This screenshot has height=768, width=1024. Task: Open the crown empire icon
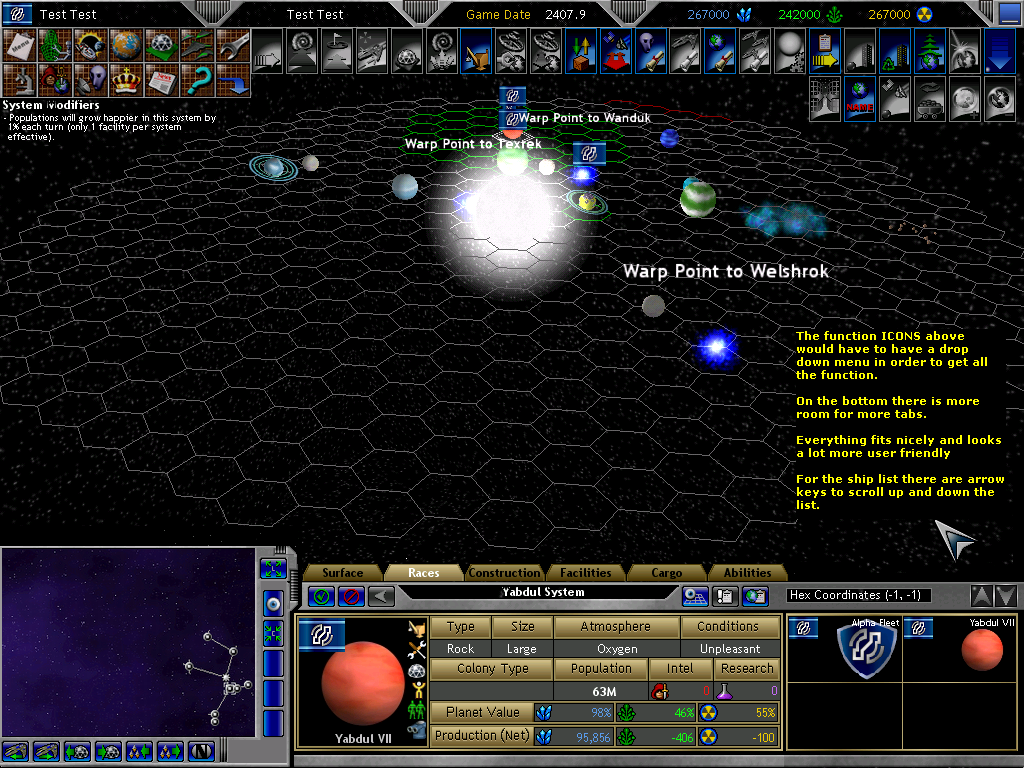[126, 79]
